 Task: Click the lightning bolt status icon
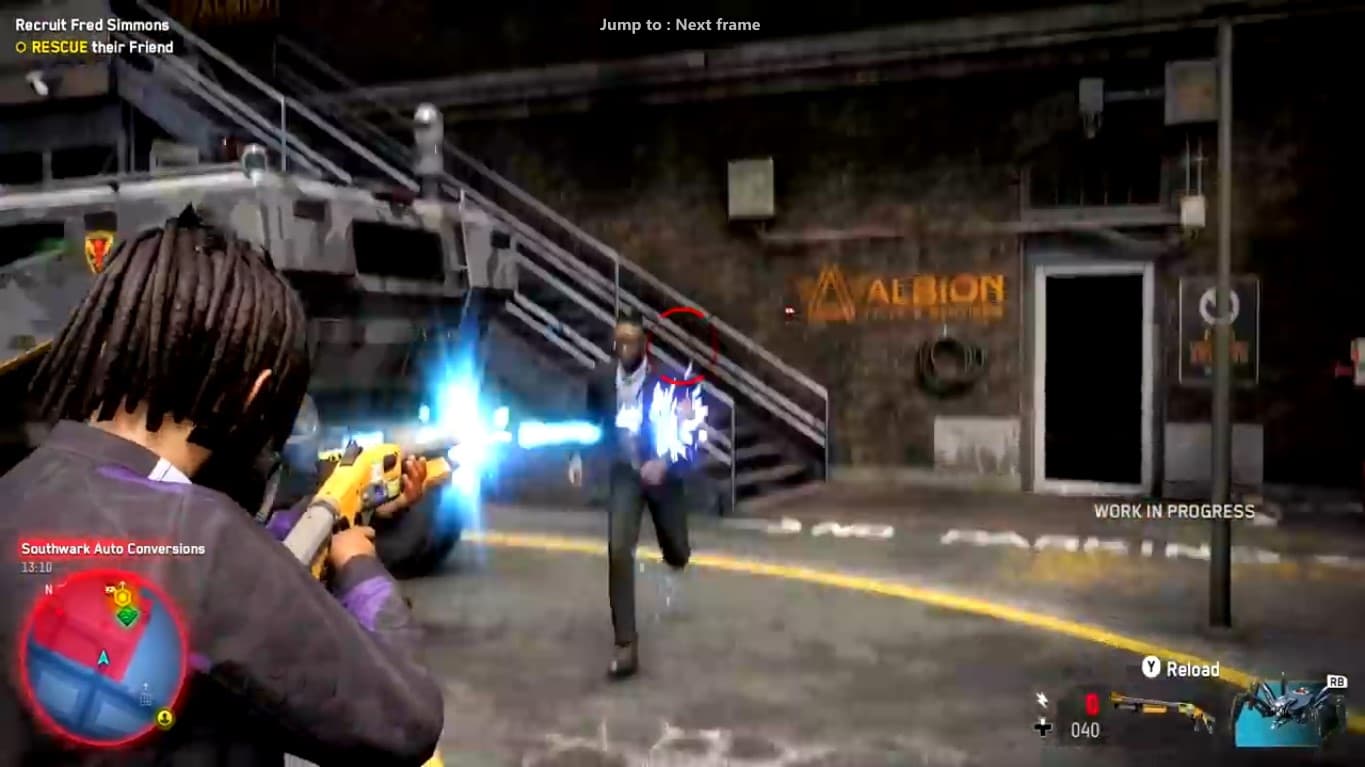click(x=1043, y=699)
